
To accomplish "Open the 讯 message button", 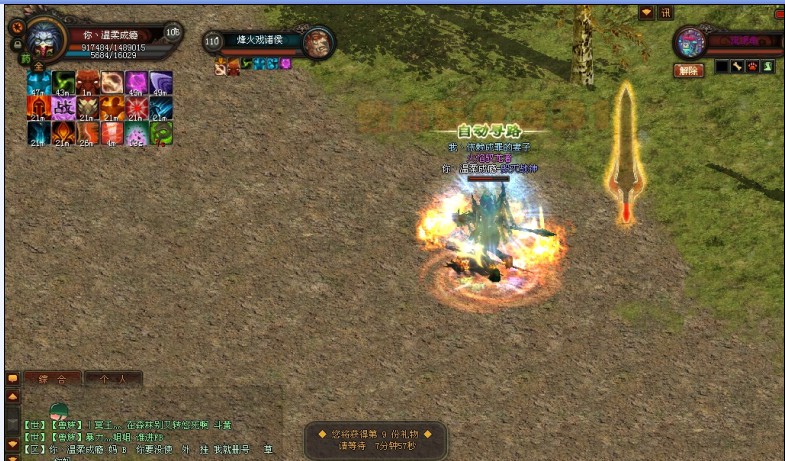I will coord(666,12).
